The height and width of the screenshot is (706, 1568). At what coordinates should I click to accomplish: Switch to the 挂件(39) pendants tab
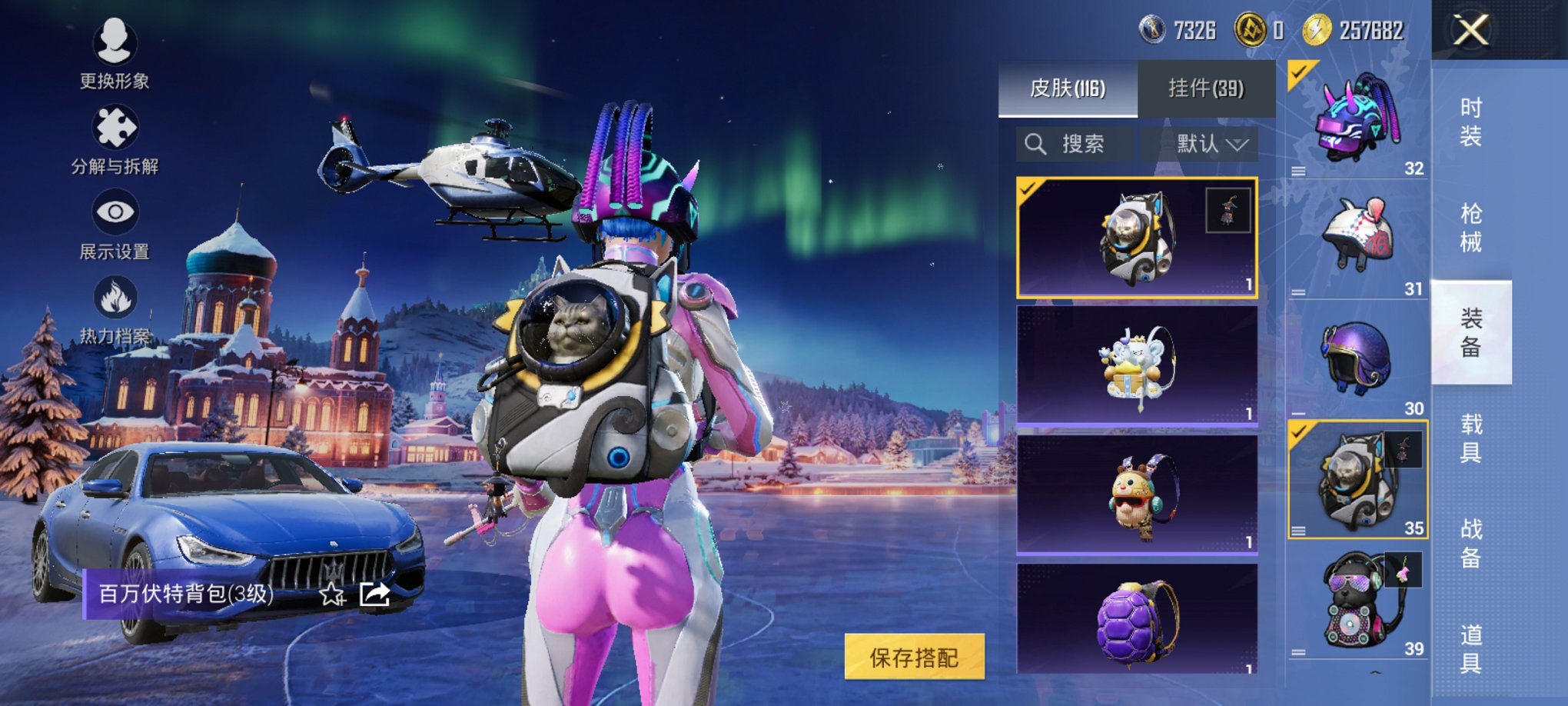tap(1206, 88)
